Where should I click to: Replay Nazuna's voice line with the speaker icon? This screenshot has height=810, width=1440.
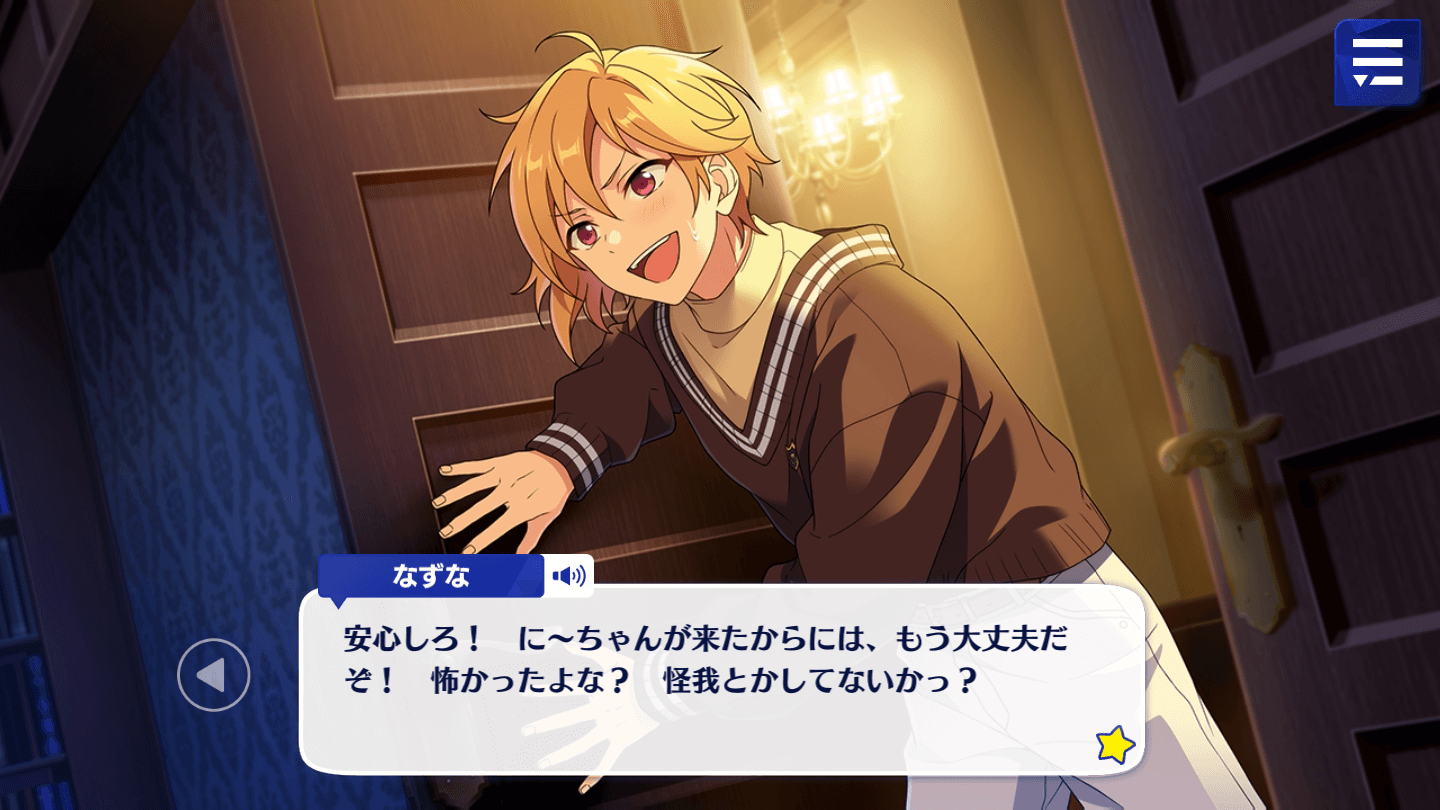(569, 576)
